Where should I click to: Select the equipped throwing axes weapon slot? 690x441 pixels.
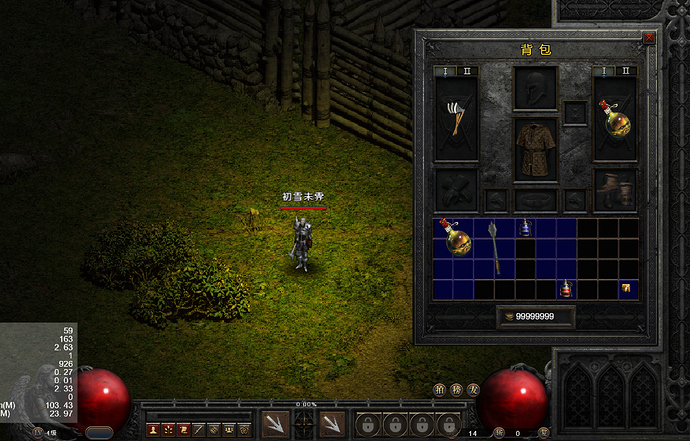pos(455,119)
